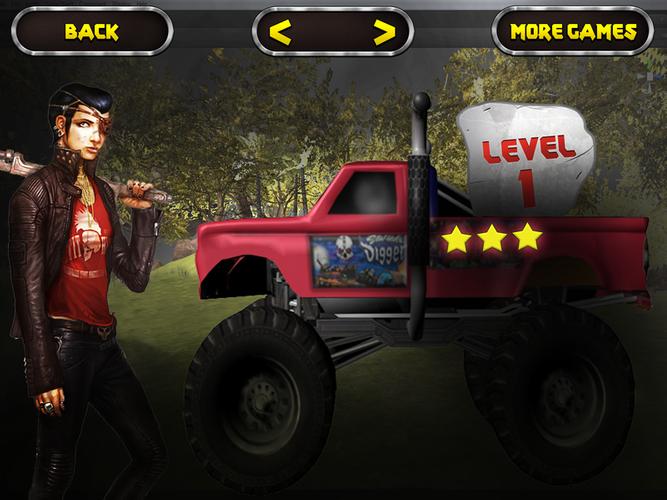The image size is (667, 500).
Task: Go back using the Back button
Action: (91, 31)
